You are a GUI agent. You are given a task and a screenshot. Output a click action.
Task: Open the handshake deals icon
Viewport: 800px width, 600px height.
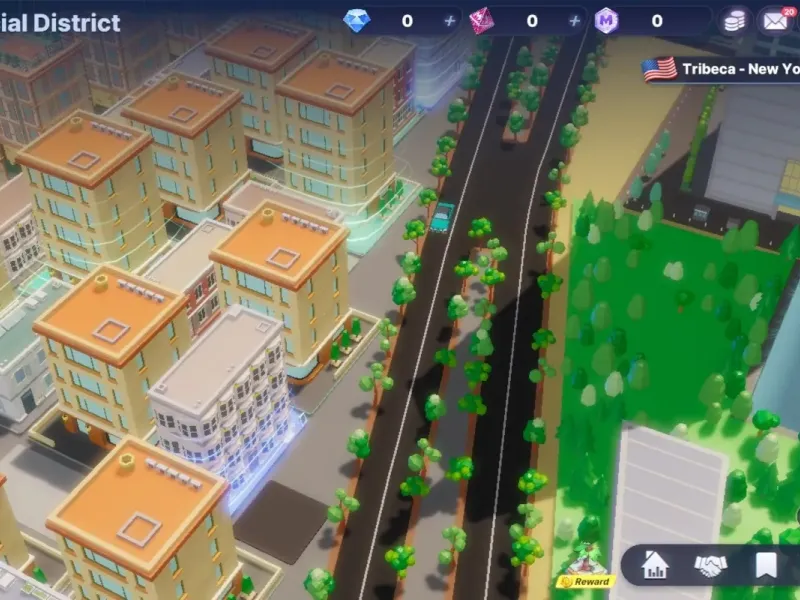(710, 566)
